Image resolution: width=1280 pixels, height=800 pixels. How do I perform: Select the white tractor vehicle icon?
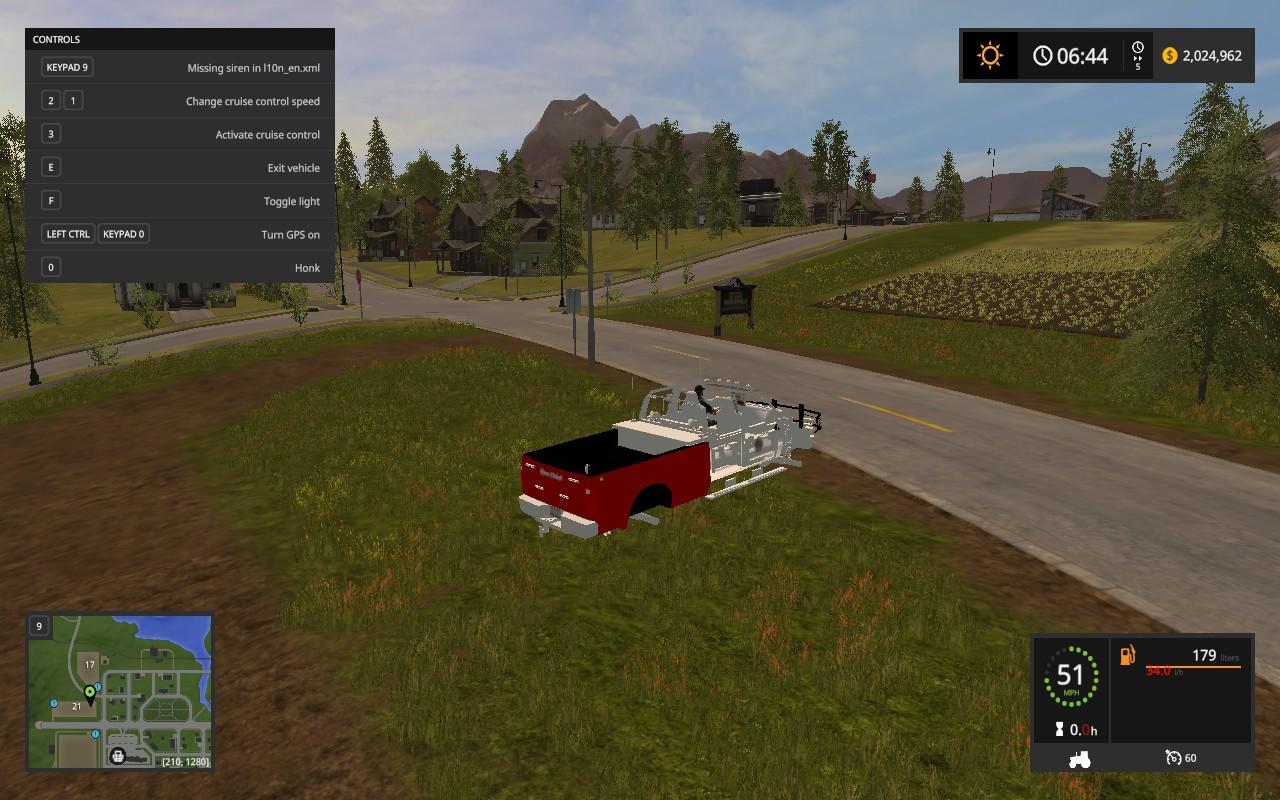click(x=1080, y=758)
